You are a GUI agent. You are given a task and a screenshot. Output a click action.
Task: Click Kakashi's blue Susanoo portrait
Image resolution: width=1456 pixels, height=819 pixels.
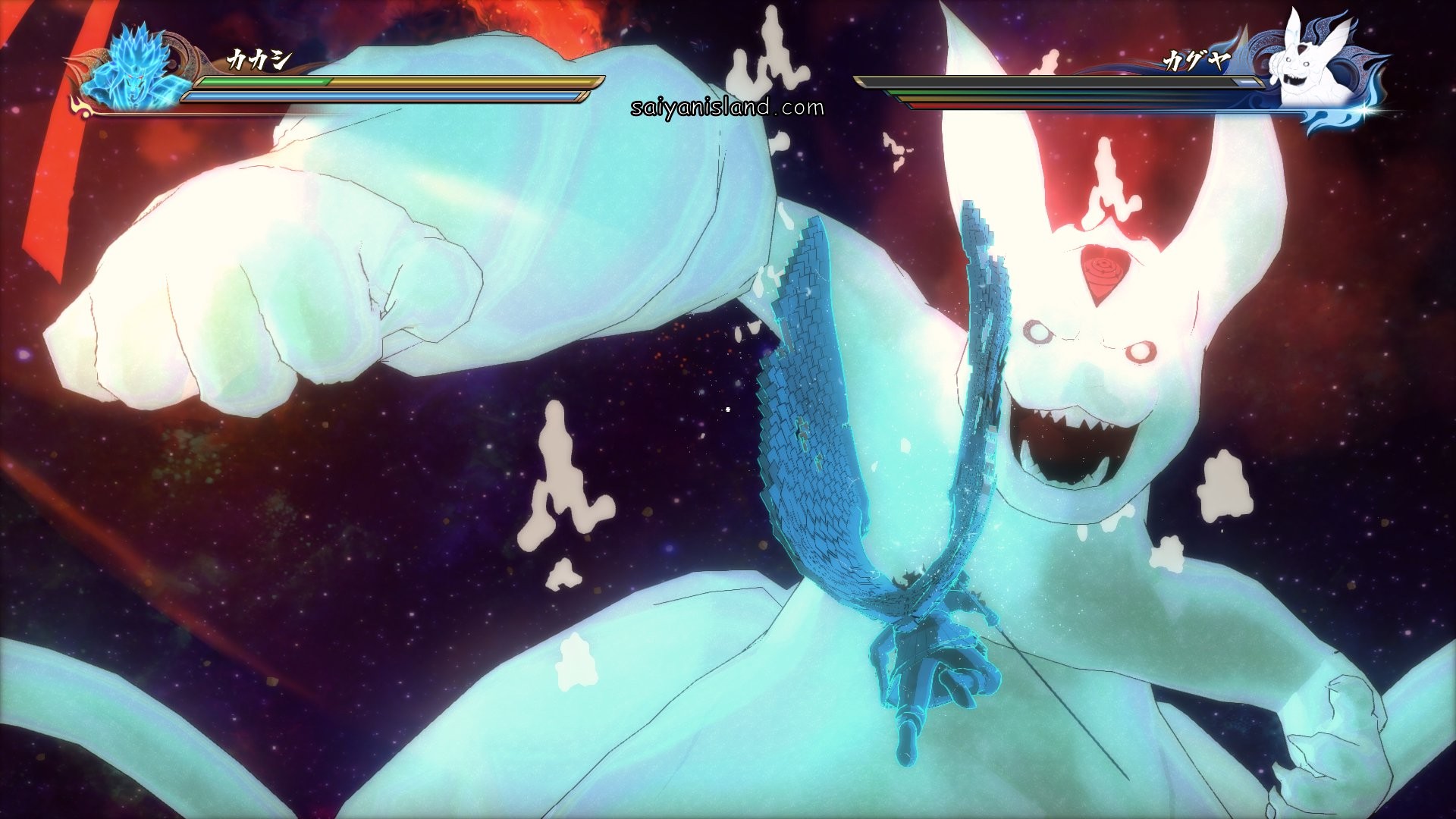(x=139, y=72)
